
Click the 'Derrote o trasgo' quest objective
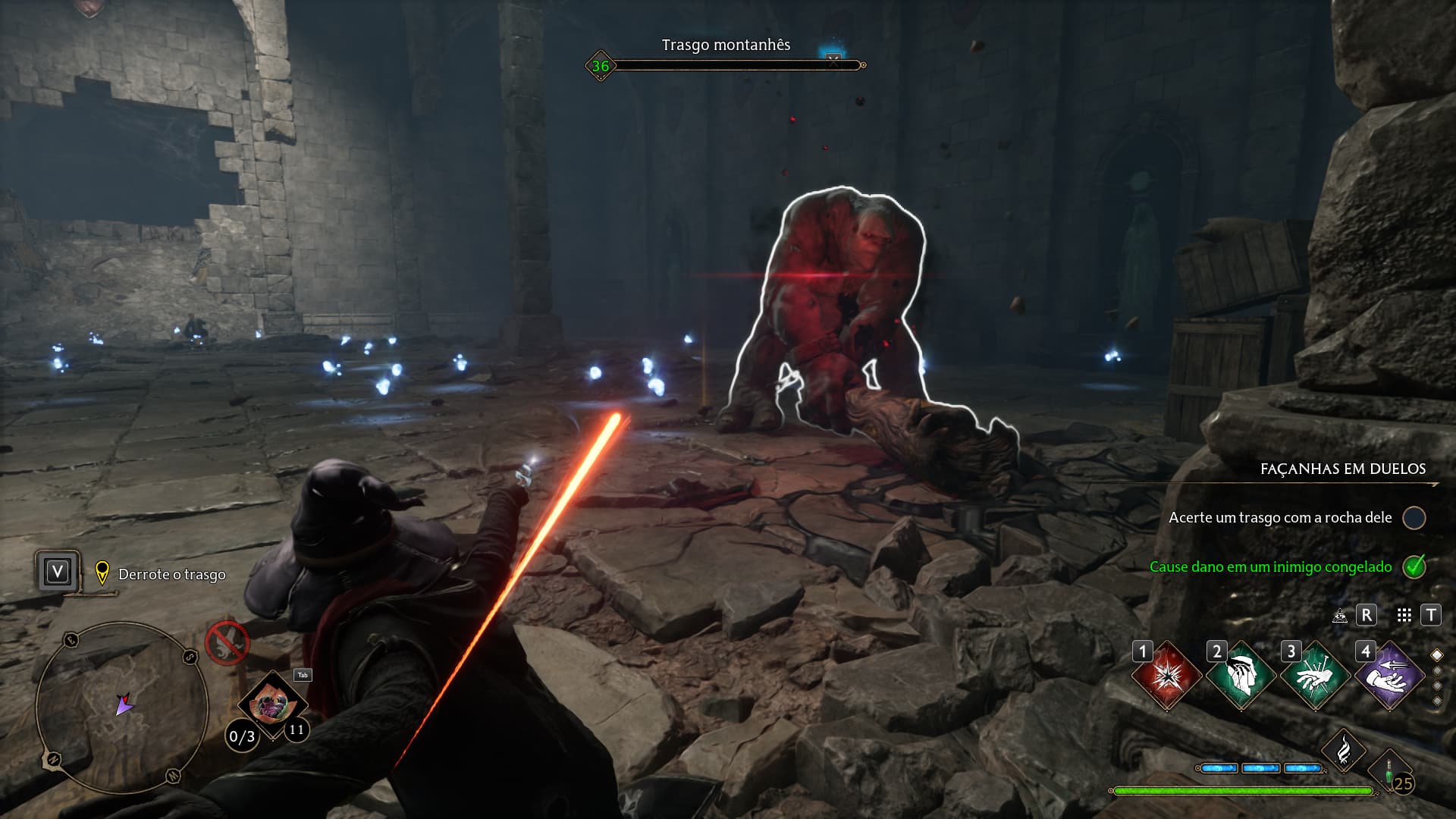pos(172,574)
